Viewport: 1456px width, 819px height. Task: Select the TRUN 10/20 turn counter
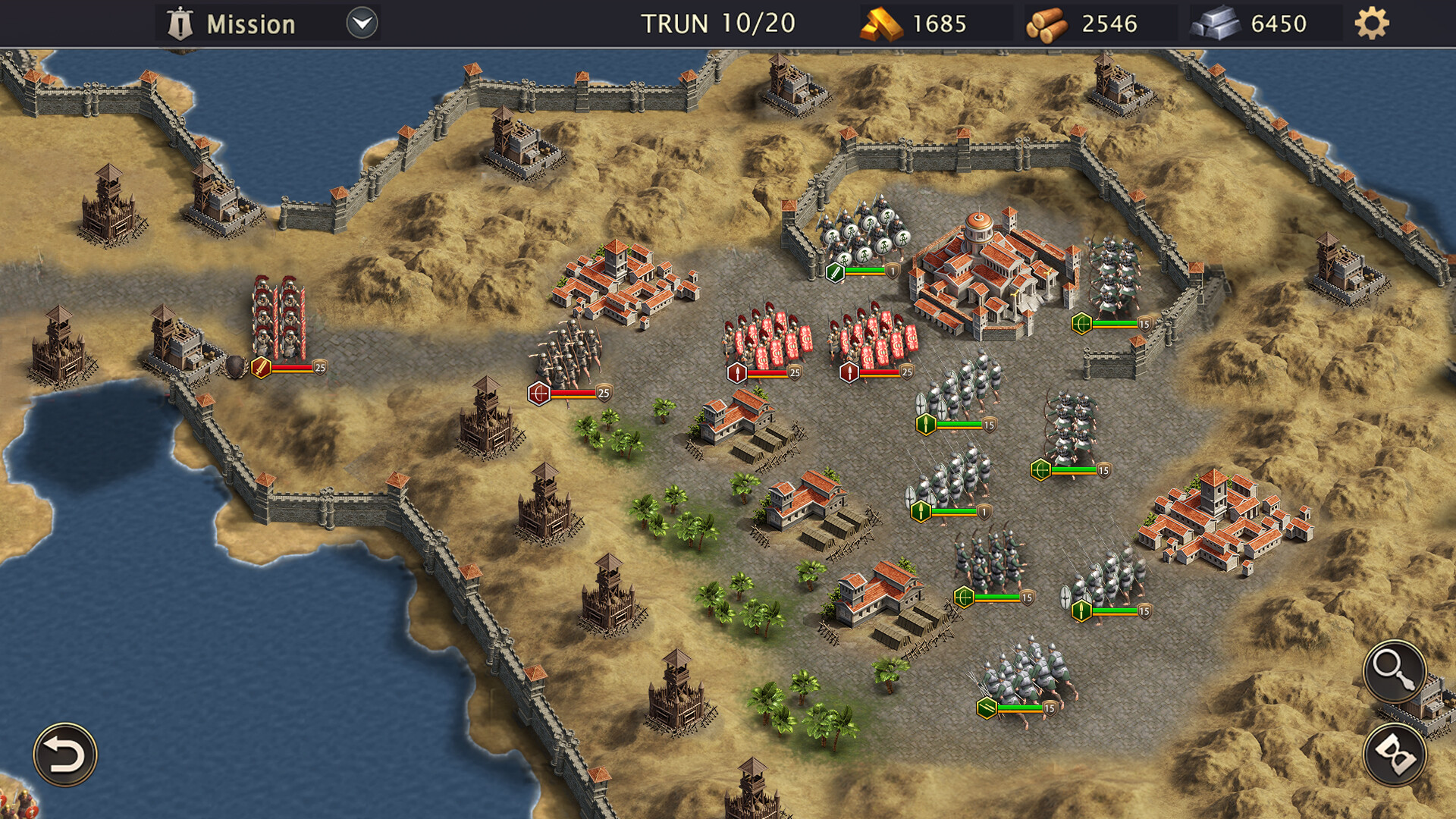(717, 23)
